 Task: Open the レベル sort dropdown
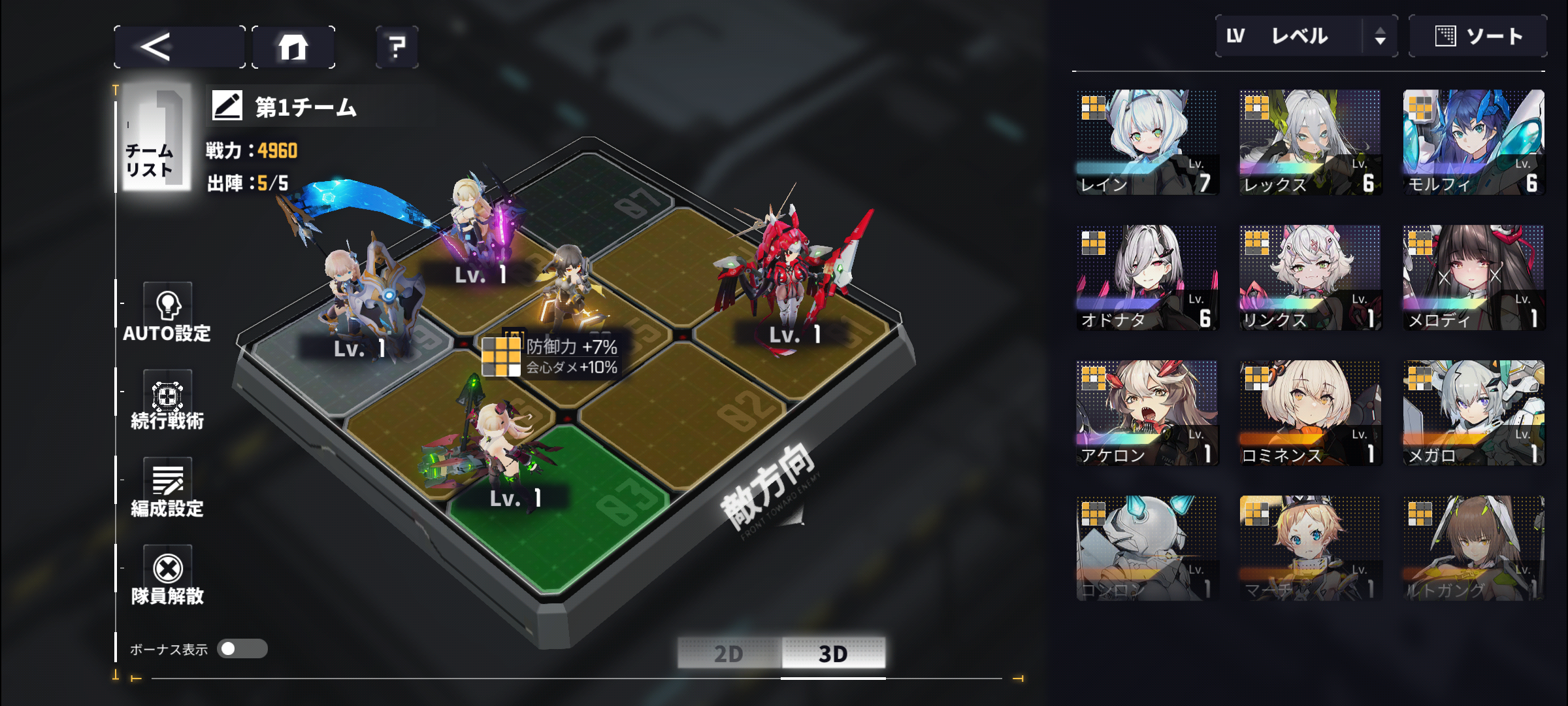(x=1305, y=37)
